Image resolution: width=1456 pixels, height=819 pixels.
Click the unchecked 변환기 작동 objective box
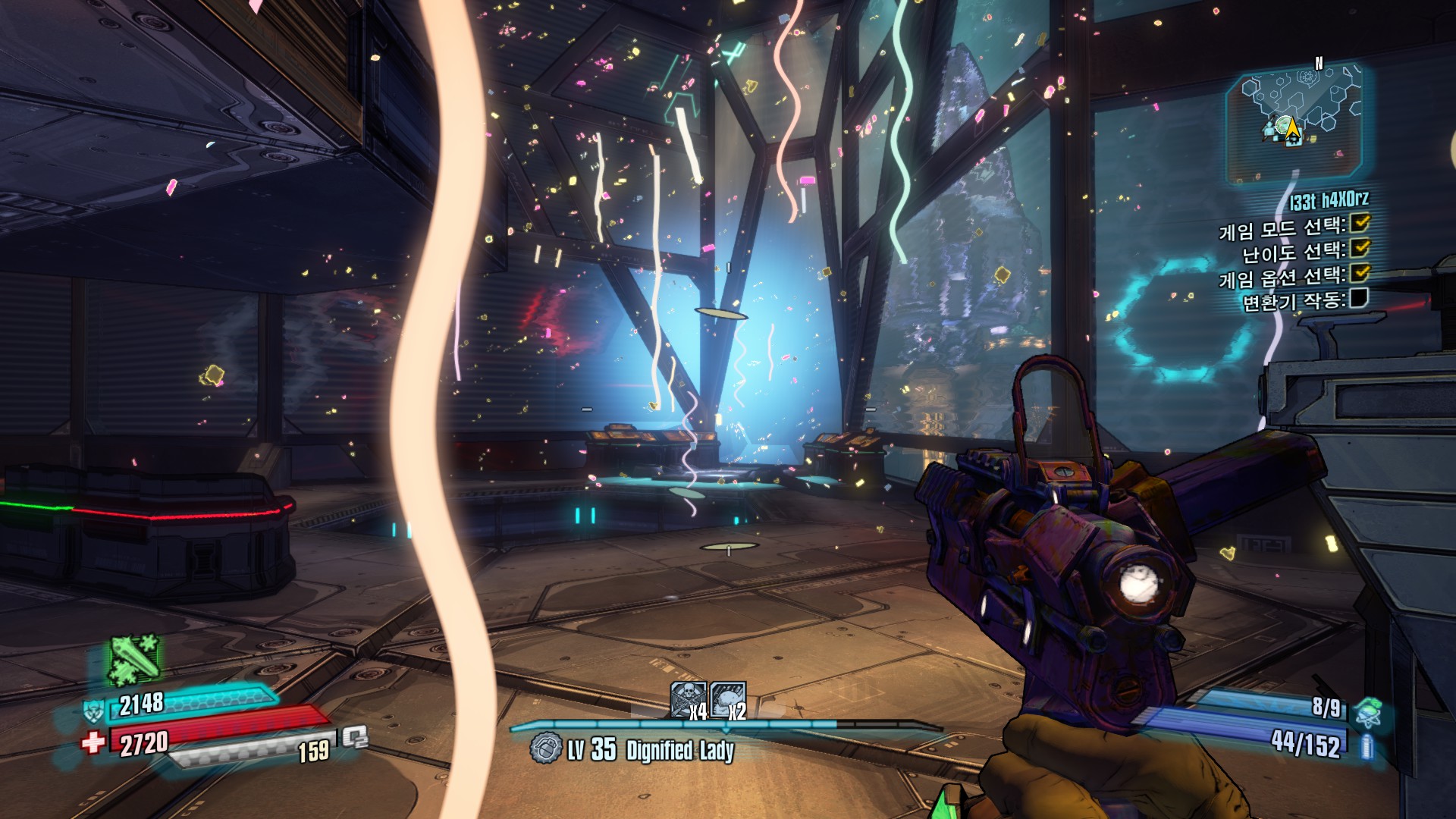point(1359,298)
